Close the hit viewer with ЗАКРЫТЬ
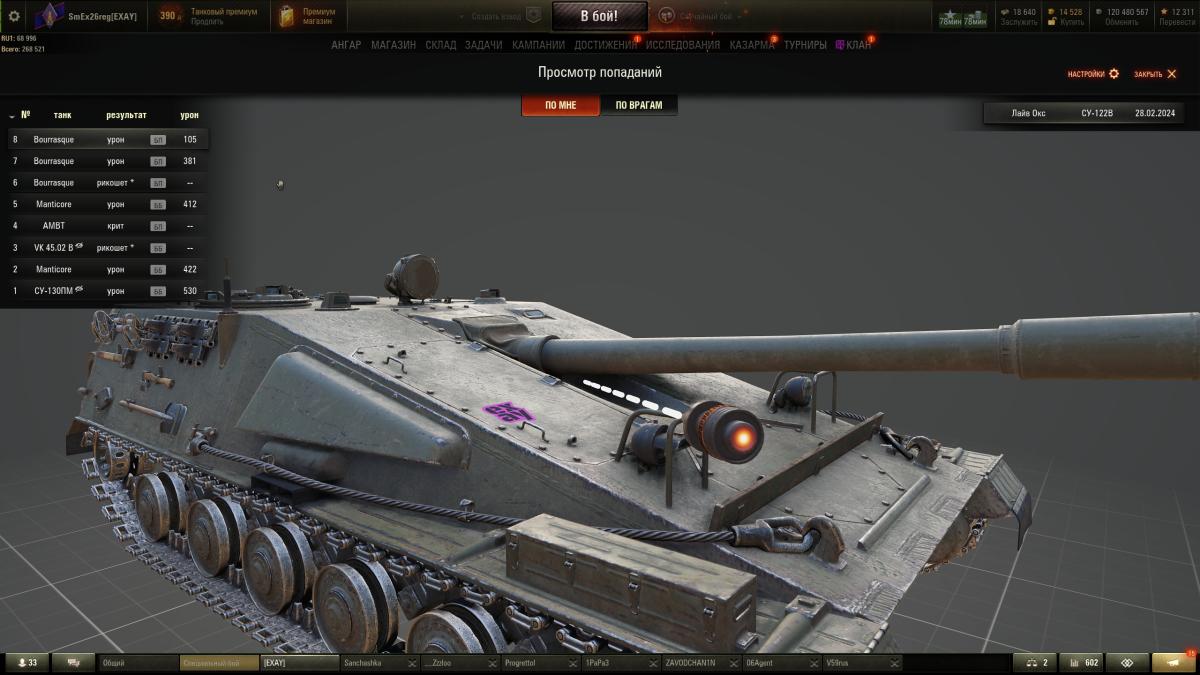This screenshot has width=1200, height=675. coord(1155,74)
